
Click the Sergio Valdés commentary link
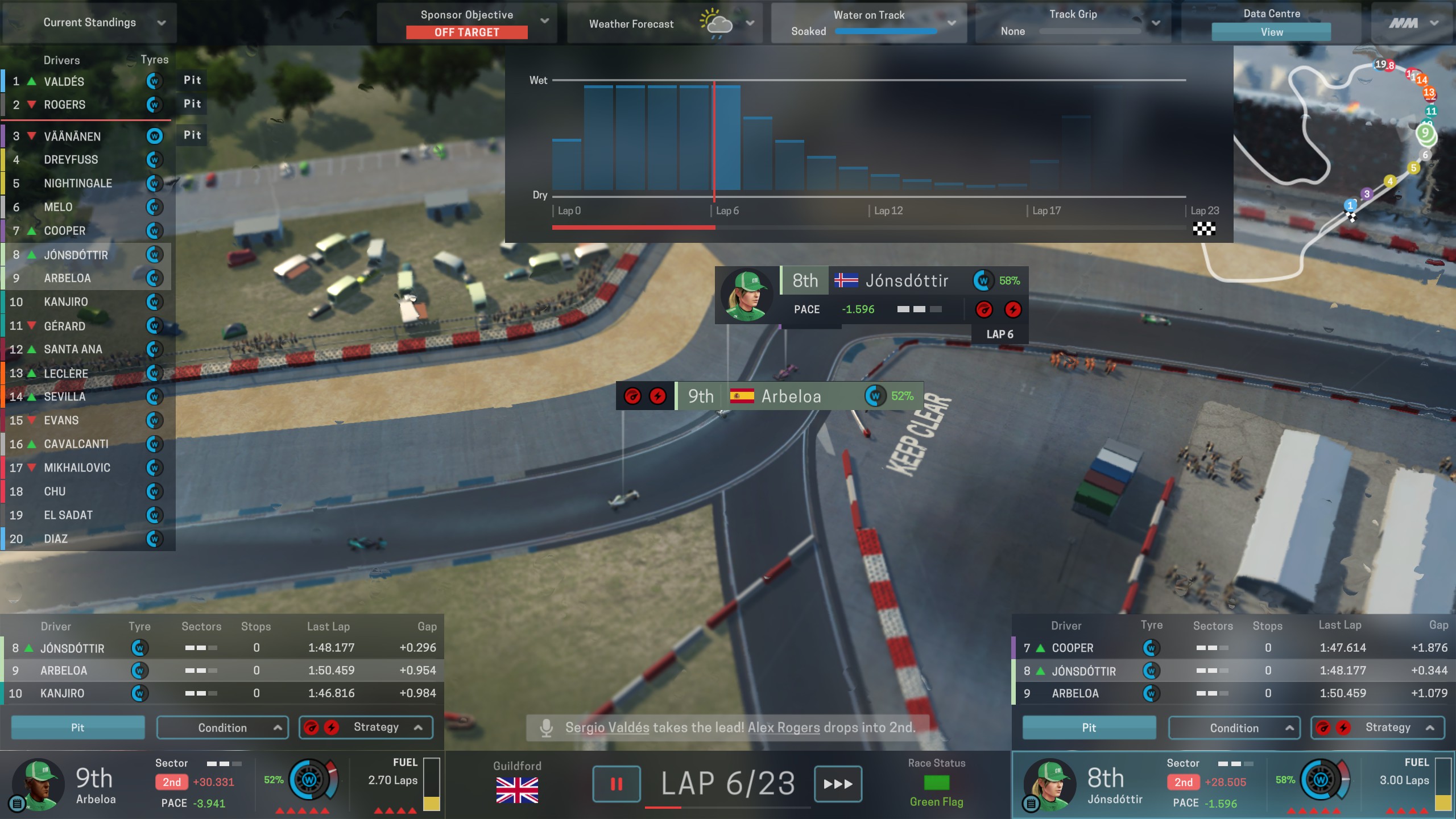pos(607,727)
